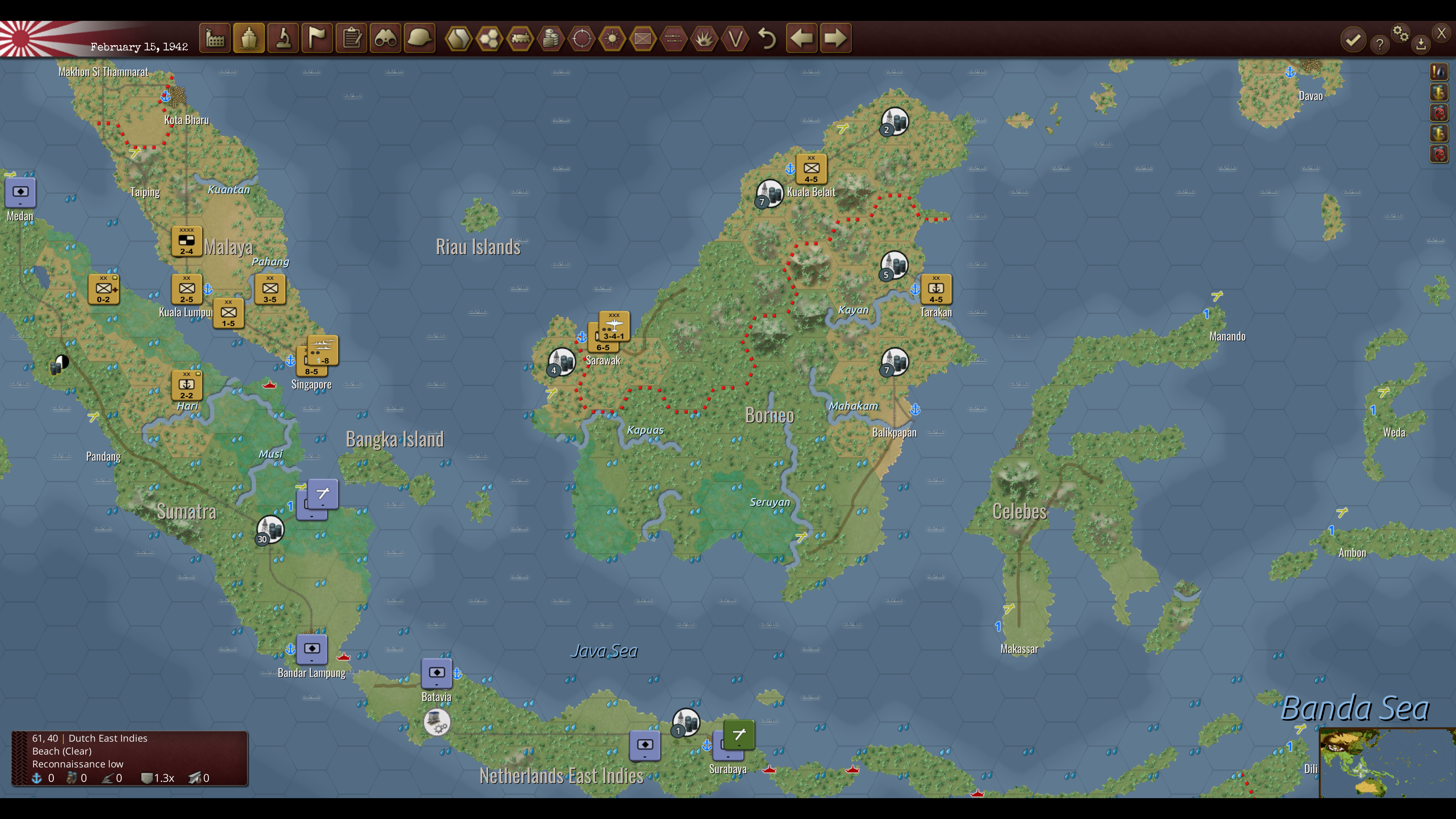
Task: Click the research microscope icon
Action: (x=282, y=38)
